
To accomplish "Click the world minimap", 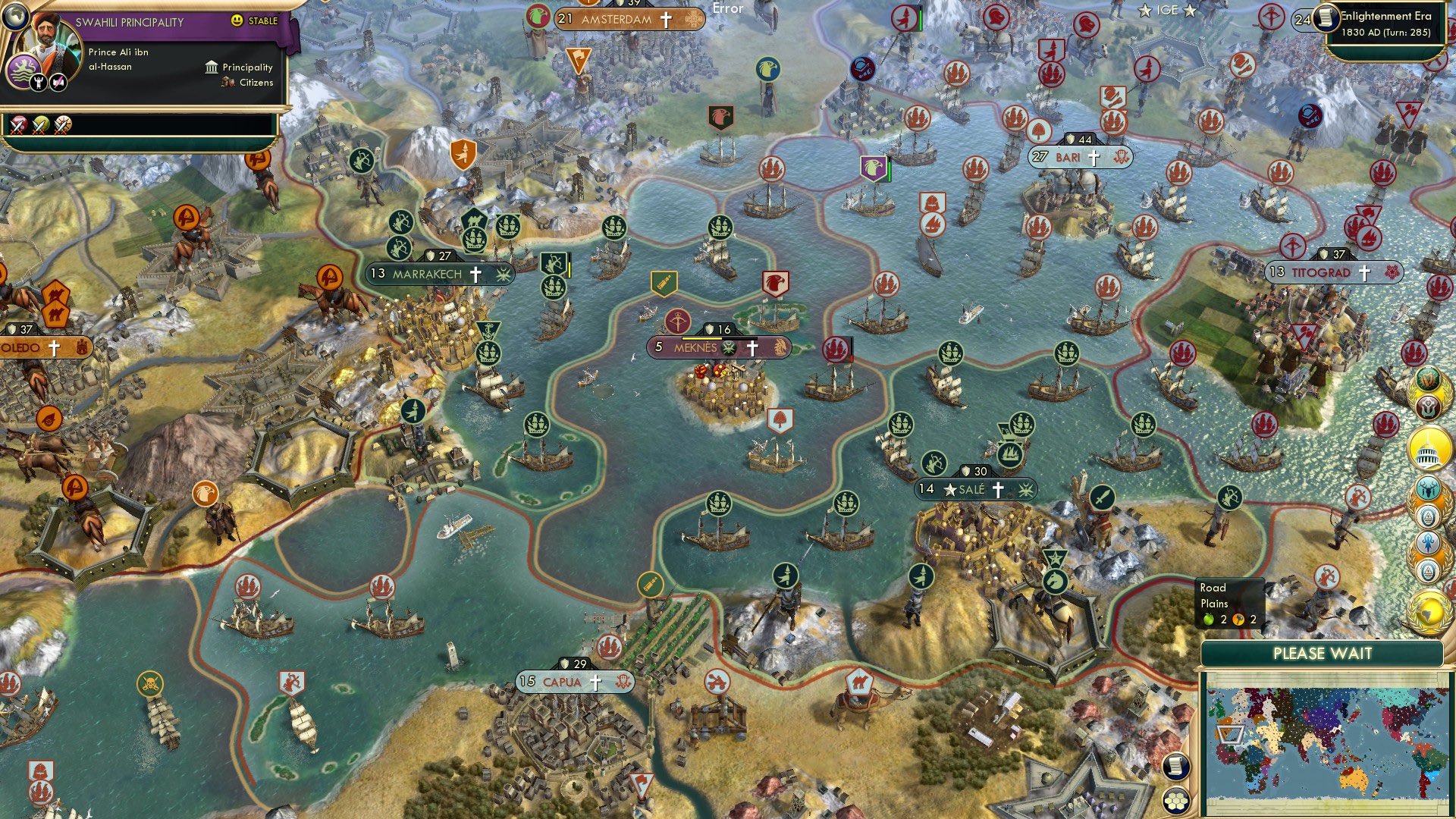I will [x=1323, y=742].
